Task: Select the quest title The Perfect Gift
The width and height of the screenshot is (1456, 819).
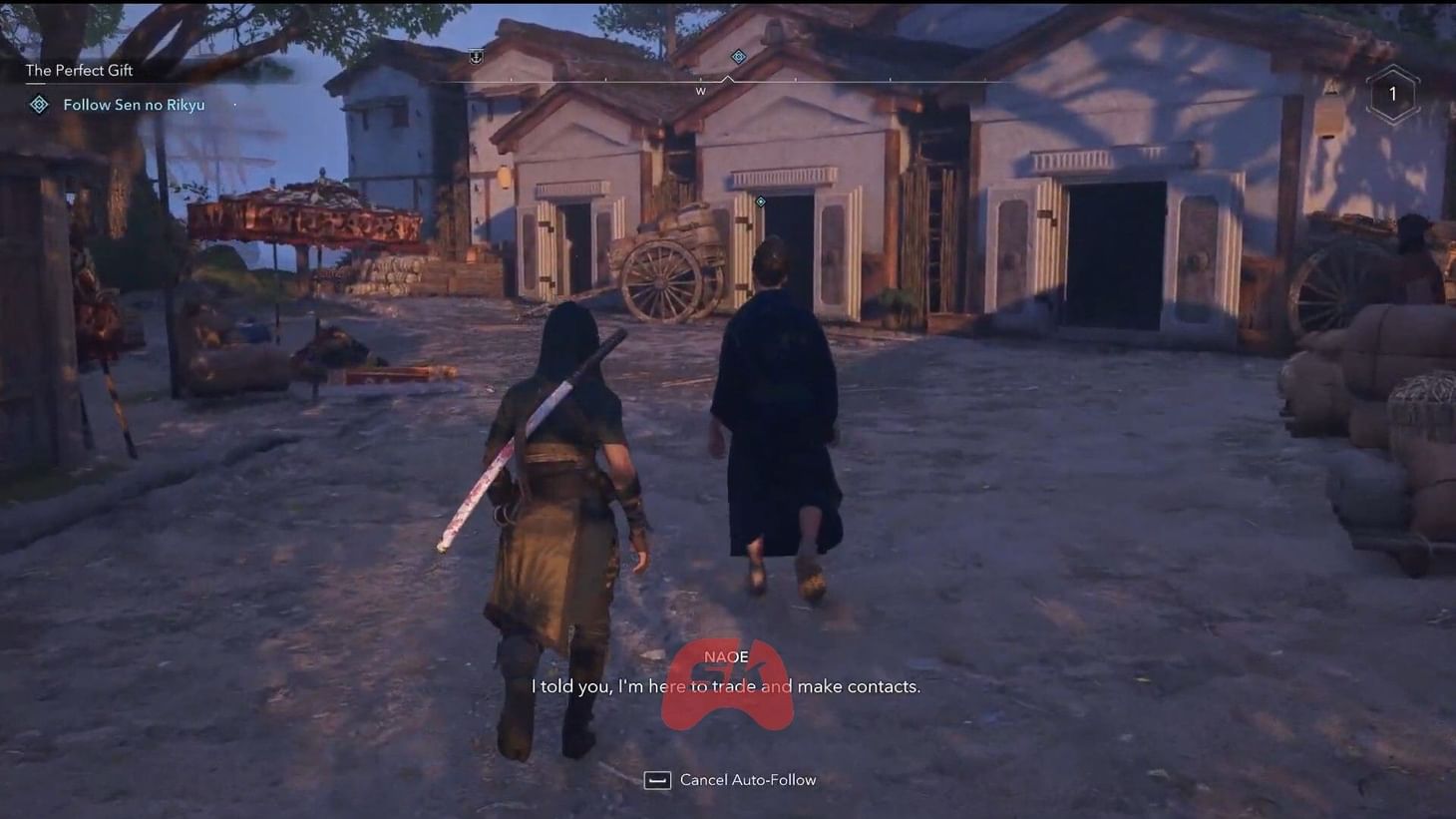Action: 79,70
